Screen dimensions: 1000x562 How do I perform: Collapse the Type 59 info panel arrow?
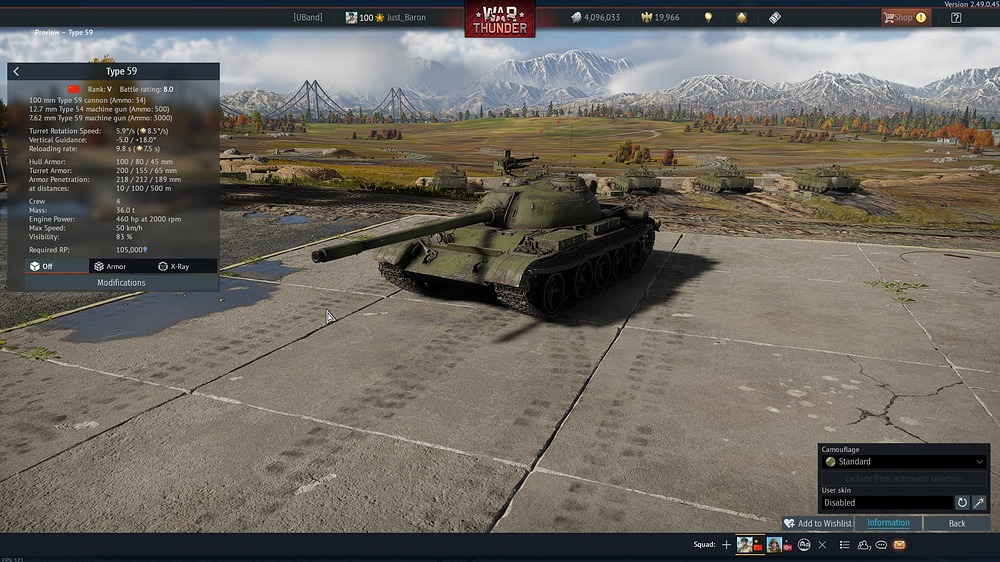click(16, 72)
